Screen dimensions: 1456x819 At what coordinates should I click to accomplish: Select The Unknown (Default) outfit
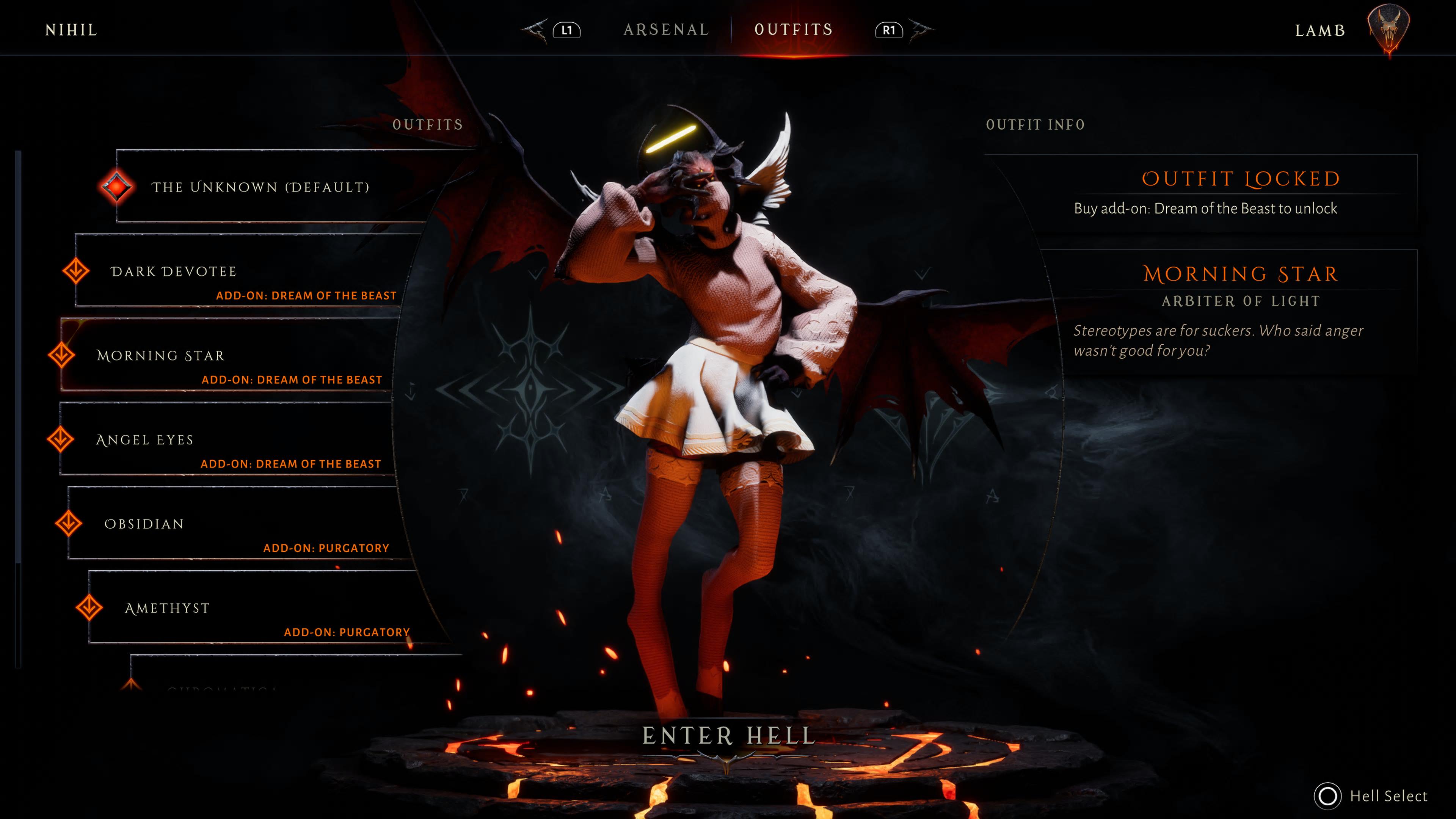(260, 187)
